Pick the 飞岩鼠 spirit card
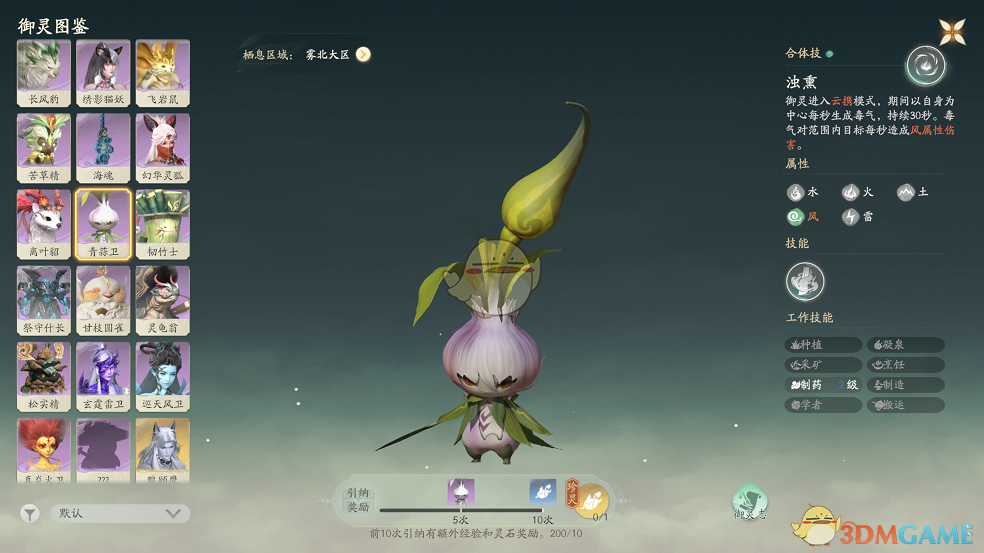This screenshot has width=984, height=553. click(x=162, y=73)
